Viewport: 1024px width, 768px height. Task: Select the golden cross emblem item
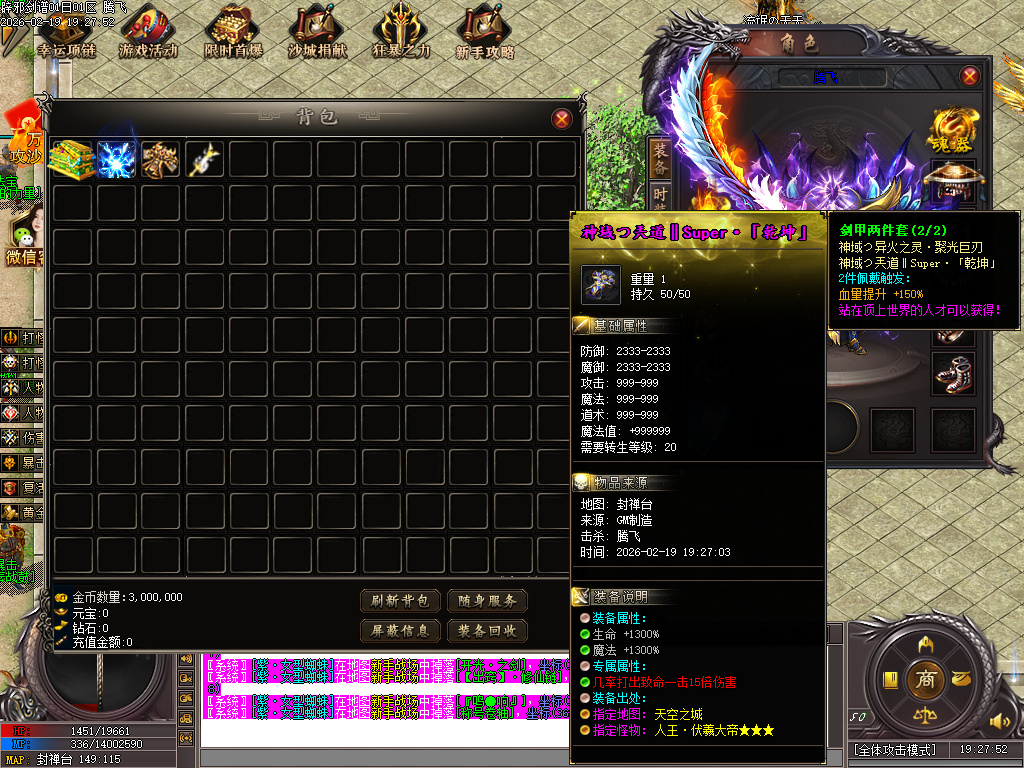[160, 160]
